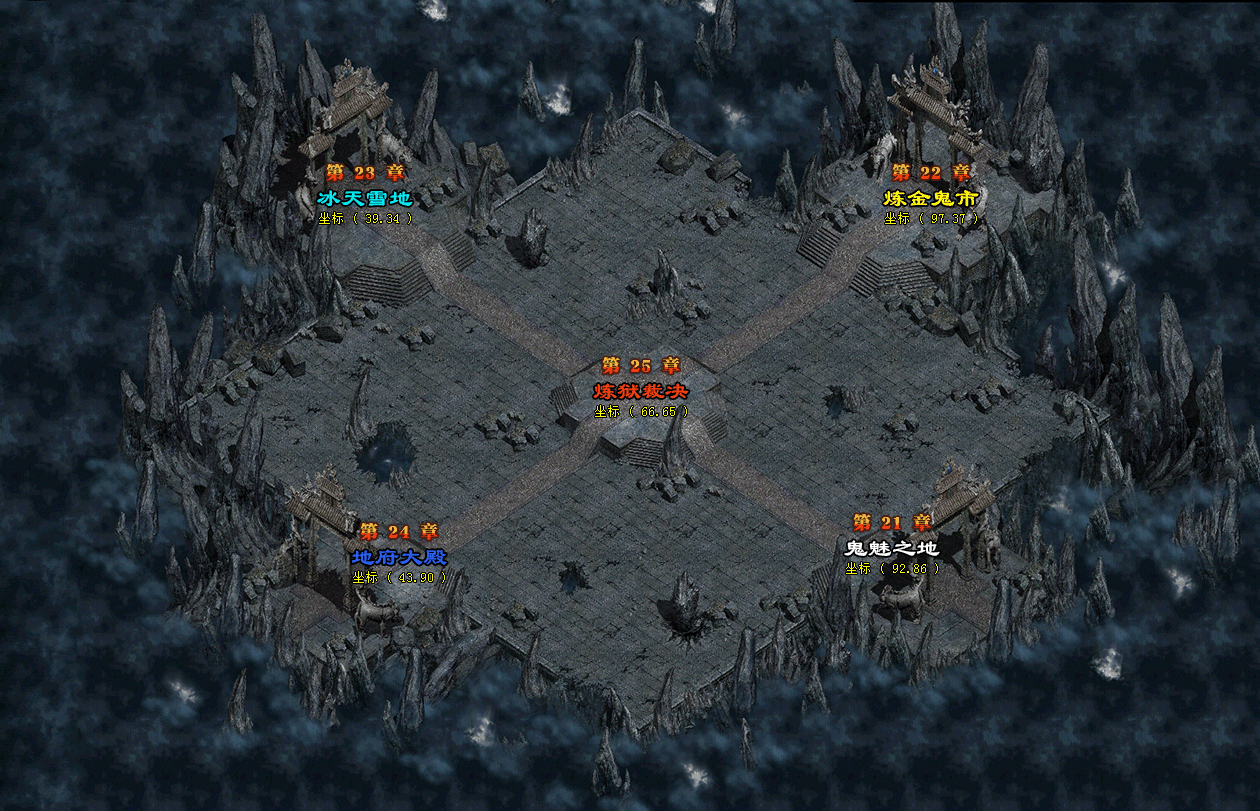Choose the 炼金鬼市 chapter 22 map label

tap(930, 198)
